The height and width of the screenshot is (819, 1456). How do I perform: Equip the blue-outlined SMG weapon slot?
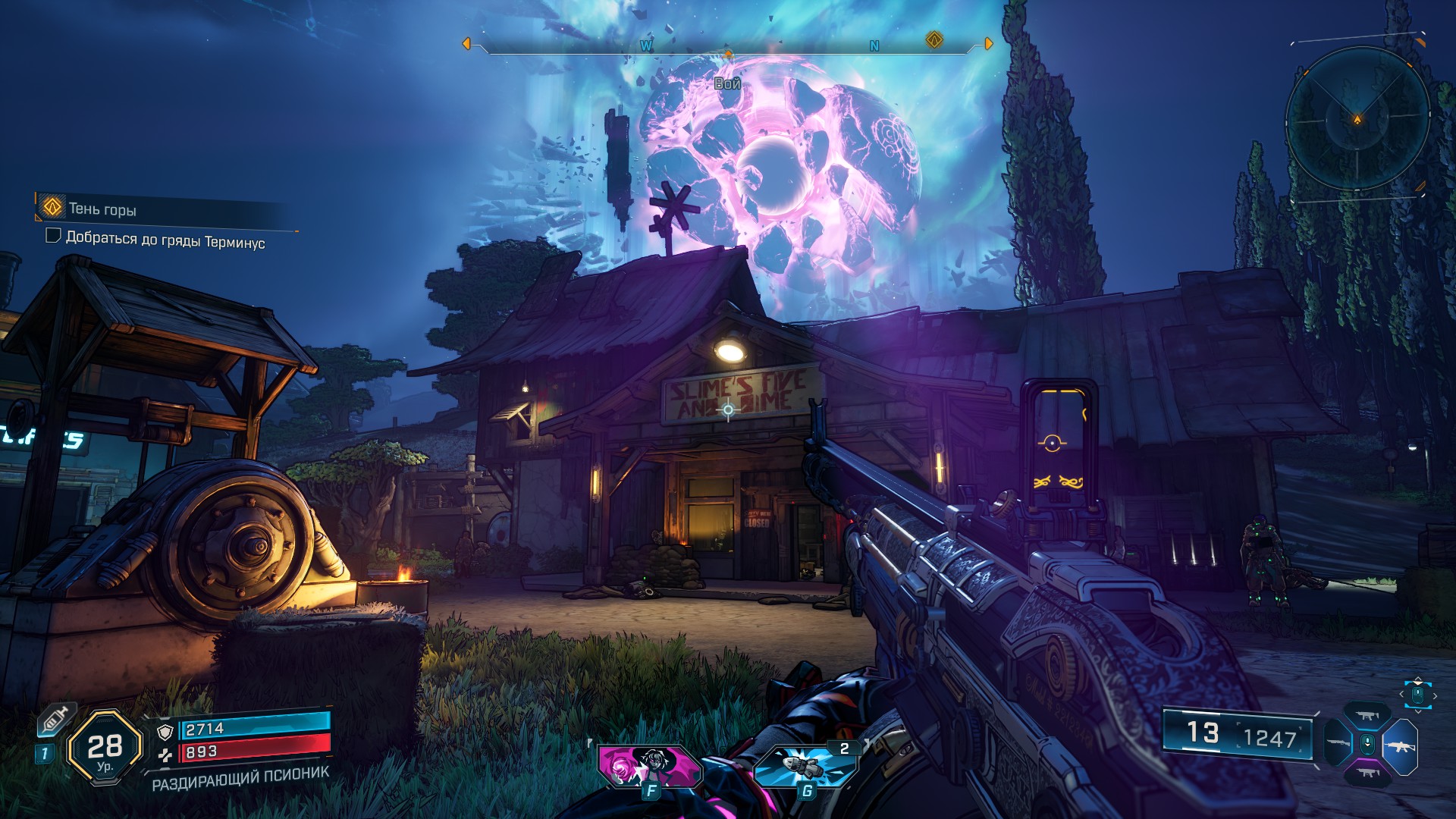click(x=1367, y=716)
